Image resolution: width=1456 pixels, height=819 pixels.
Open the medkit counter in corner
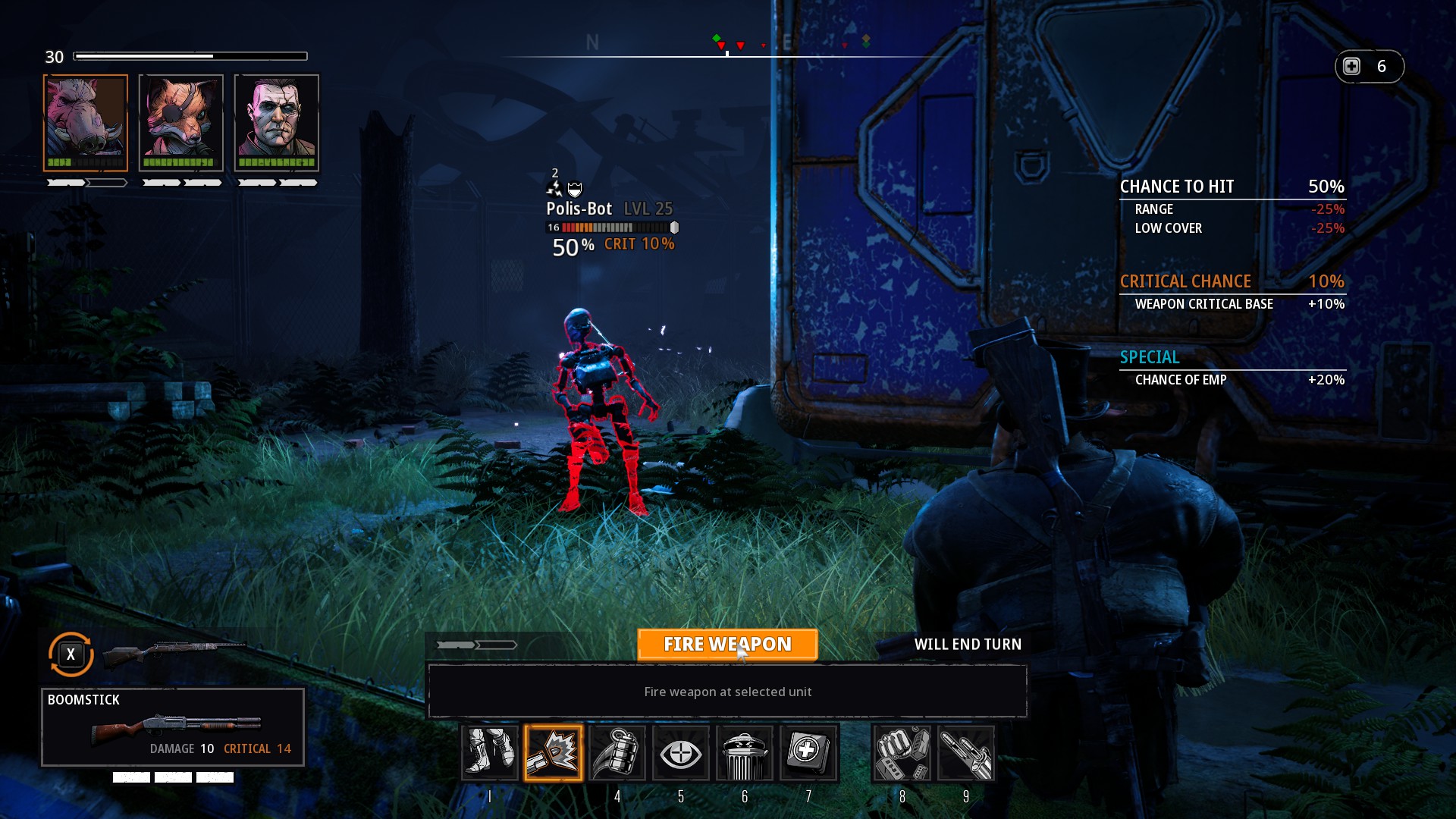(x=1369, y=67)
